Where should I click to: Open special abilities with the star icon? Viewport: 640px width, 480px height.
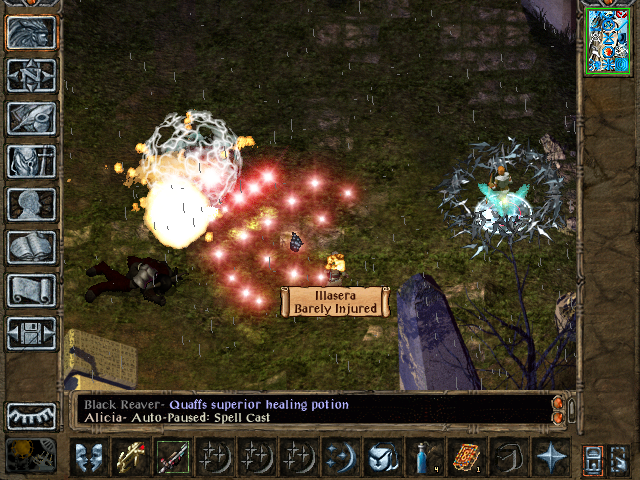coord(550,457)
